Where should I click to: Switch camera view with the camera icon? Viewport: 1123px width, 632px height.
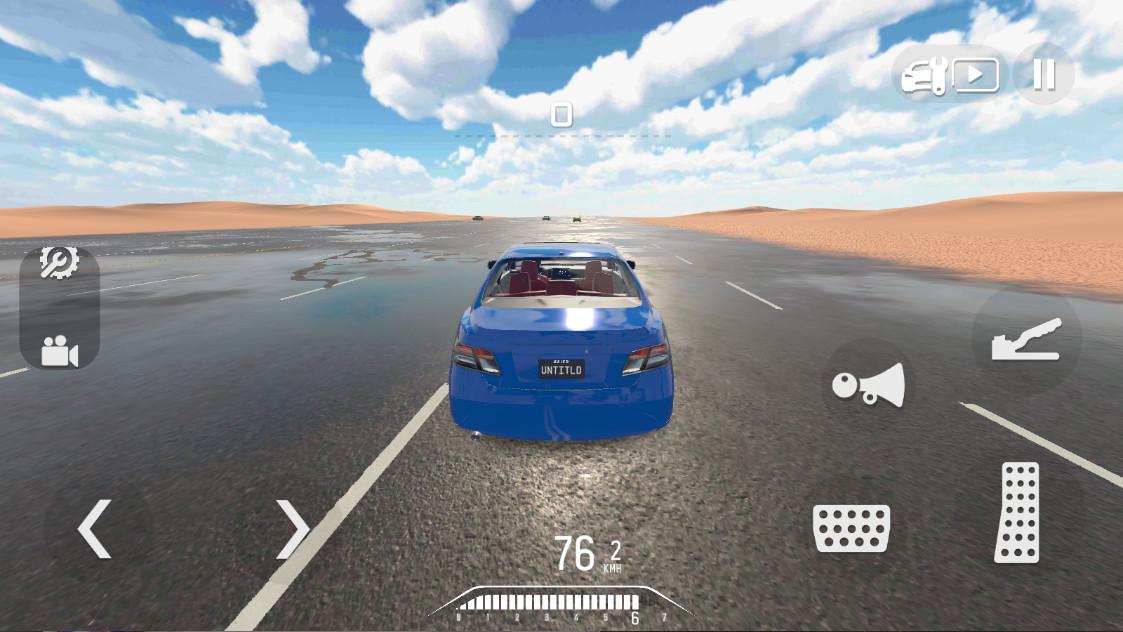pos(59,351)
